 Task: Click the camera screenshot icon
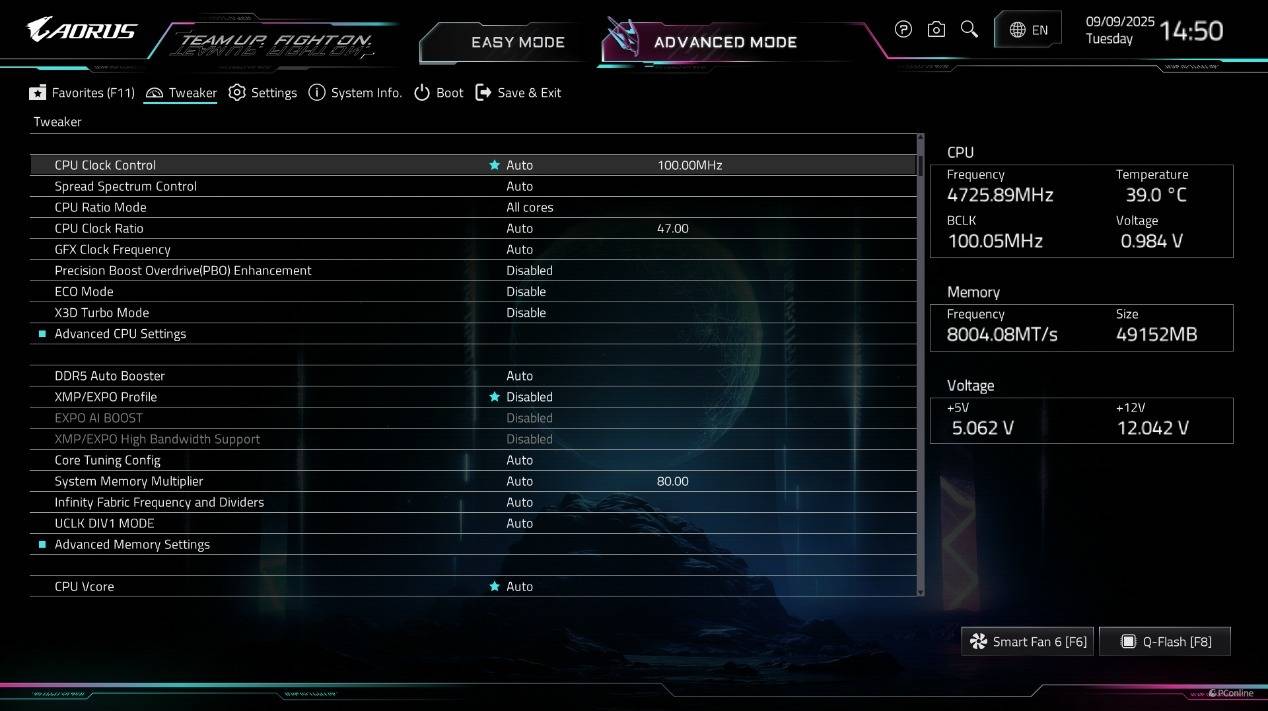[x=936, y=30]
